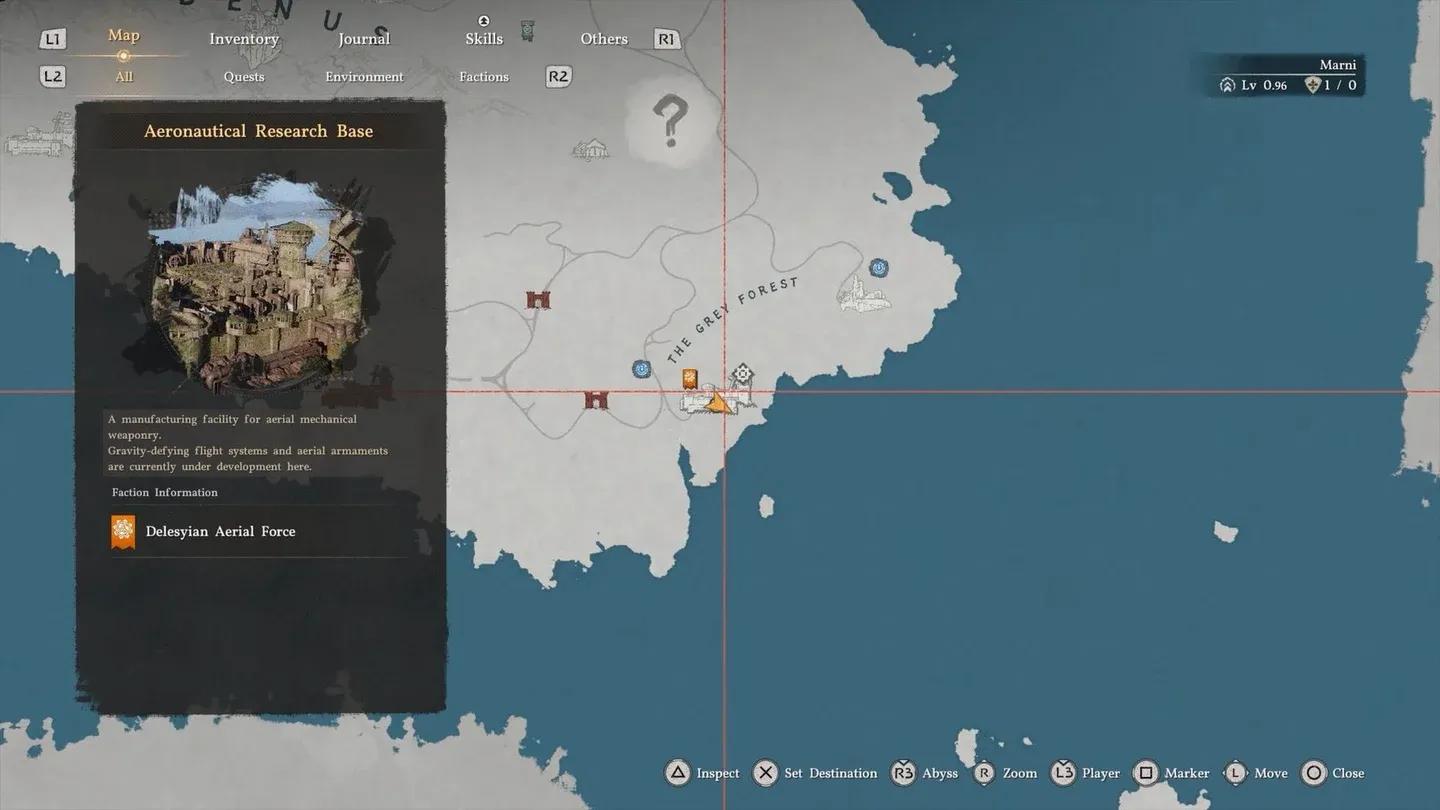This screenshot has height=810, width=1440.
Task: Click the Inspect button
Action: [701, 772]
